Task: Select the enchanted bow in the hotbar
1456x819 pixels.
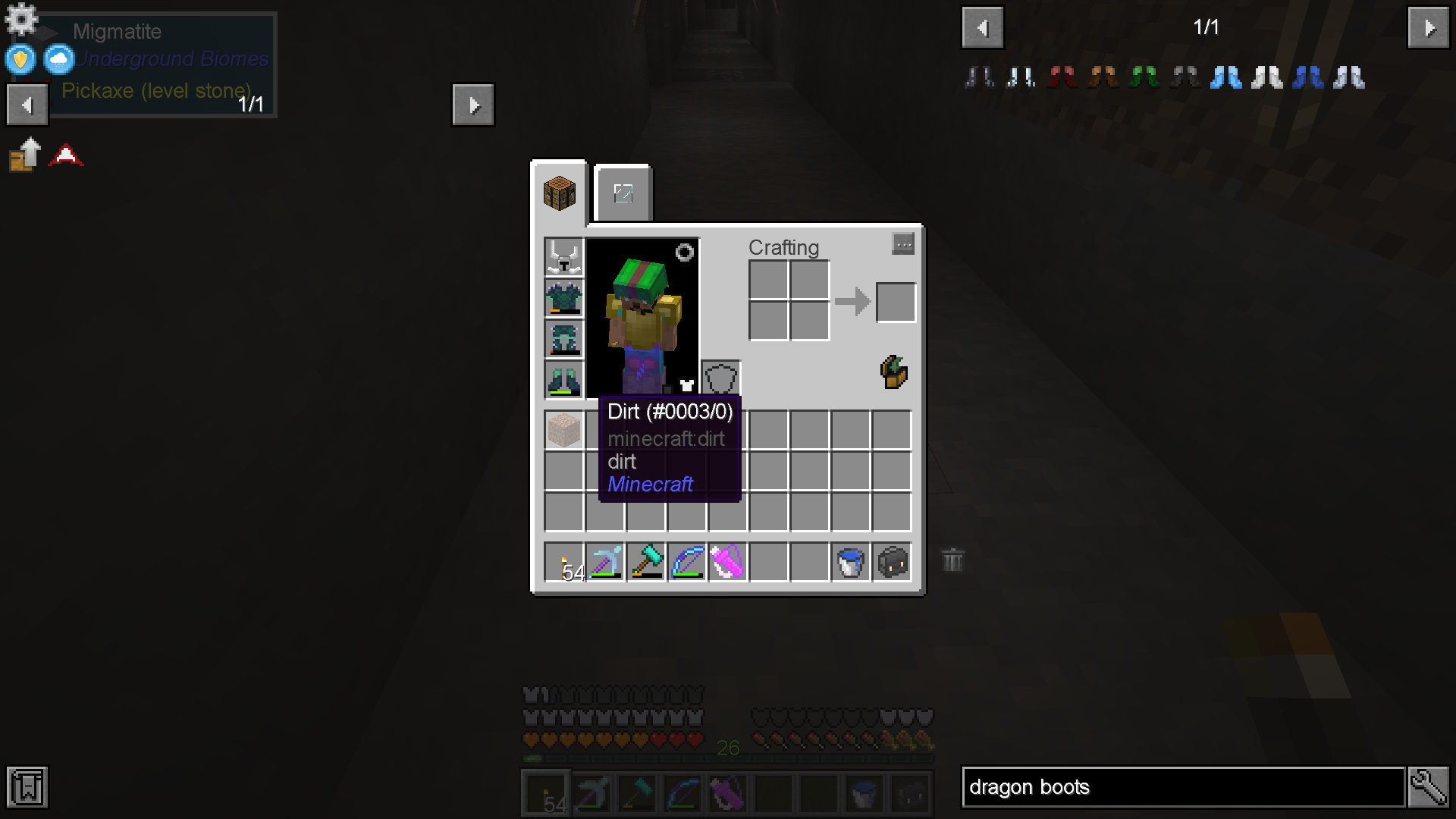Action: 686,561
